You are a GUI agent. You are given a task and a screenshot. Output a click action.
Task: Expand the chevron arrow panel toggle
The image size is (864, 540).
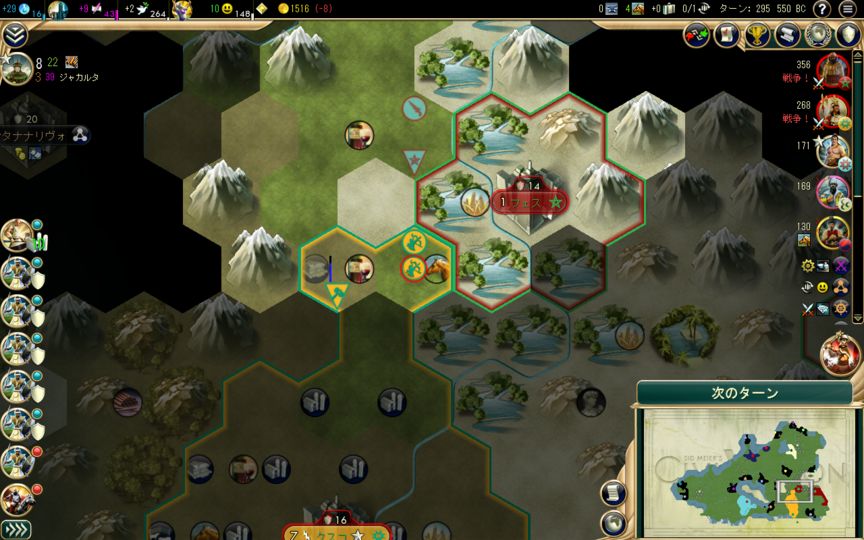[x=15, y=35]
